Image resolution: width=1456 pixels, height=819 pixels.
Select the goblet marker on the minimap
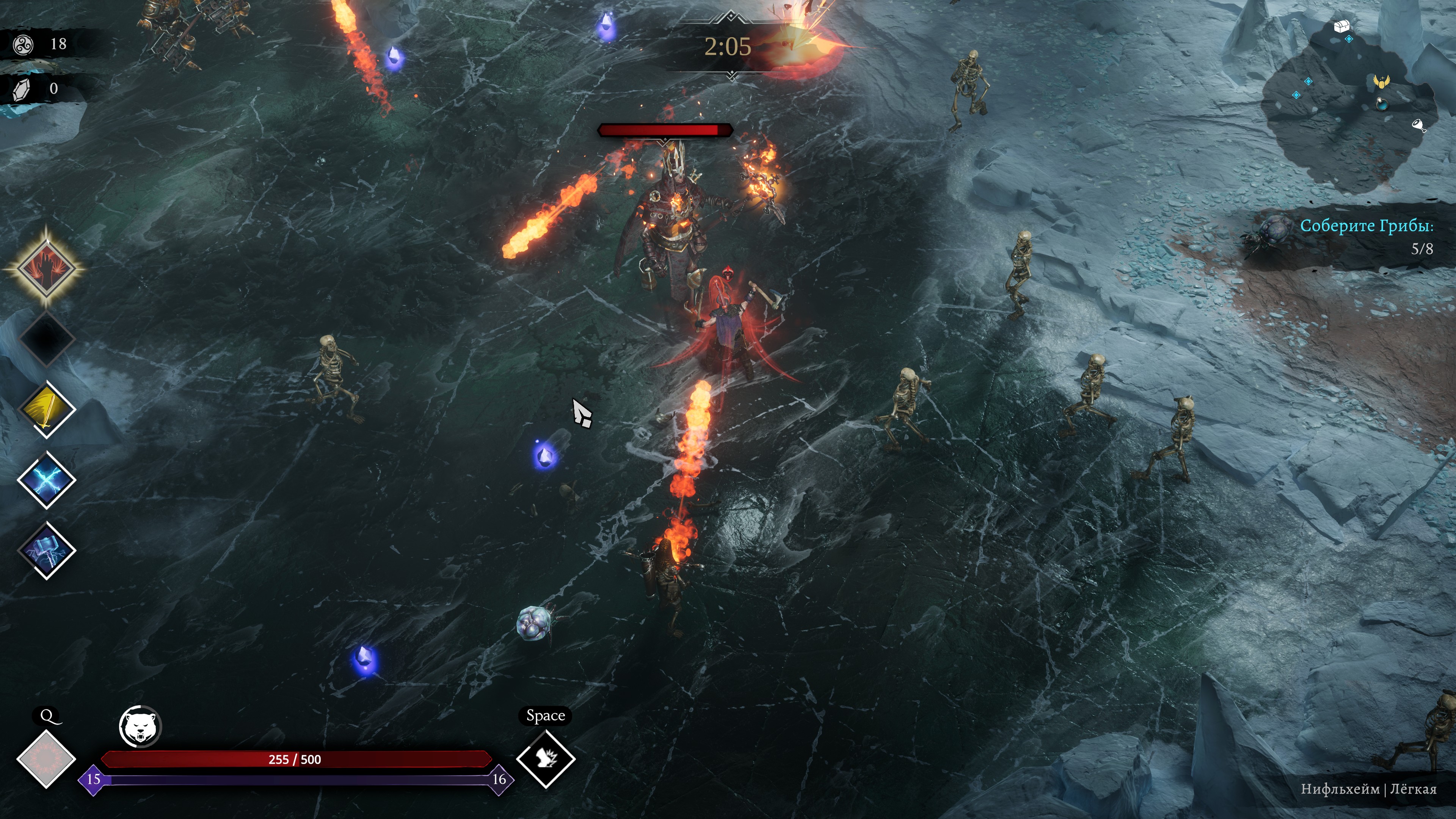click(1419, 125)
